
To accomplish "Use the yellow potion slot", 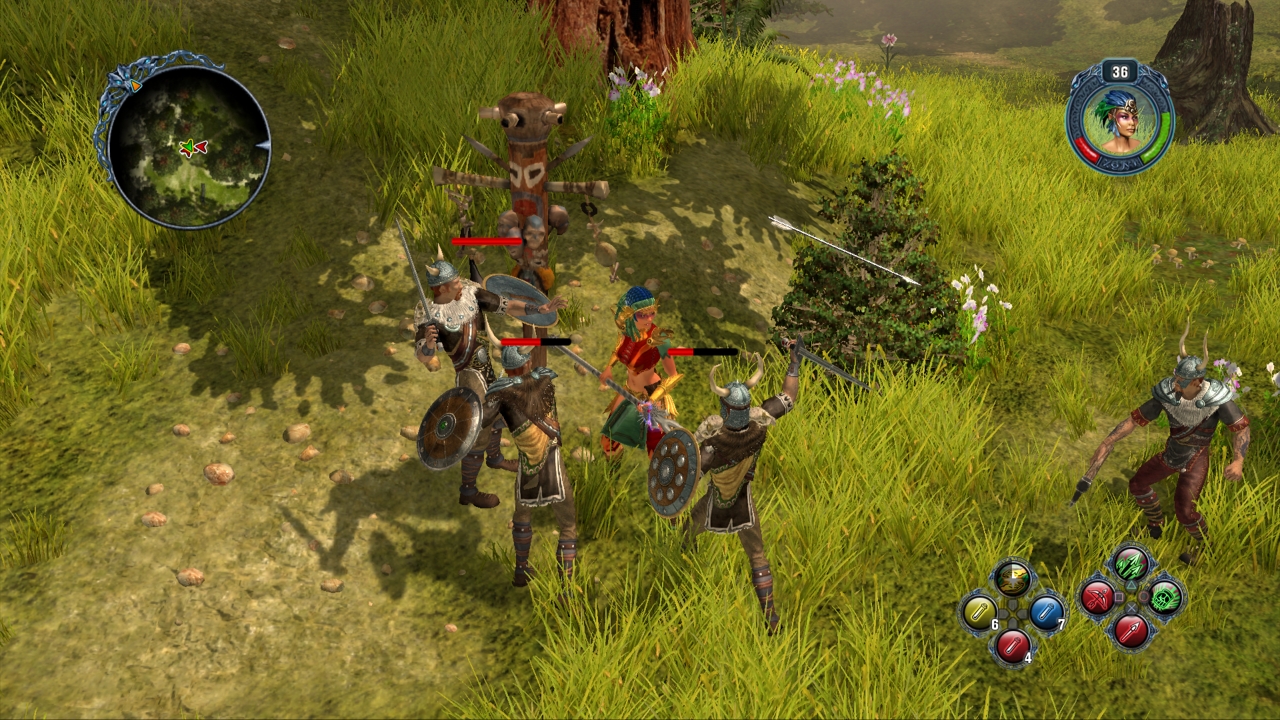I will 978,611.
